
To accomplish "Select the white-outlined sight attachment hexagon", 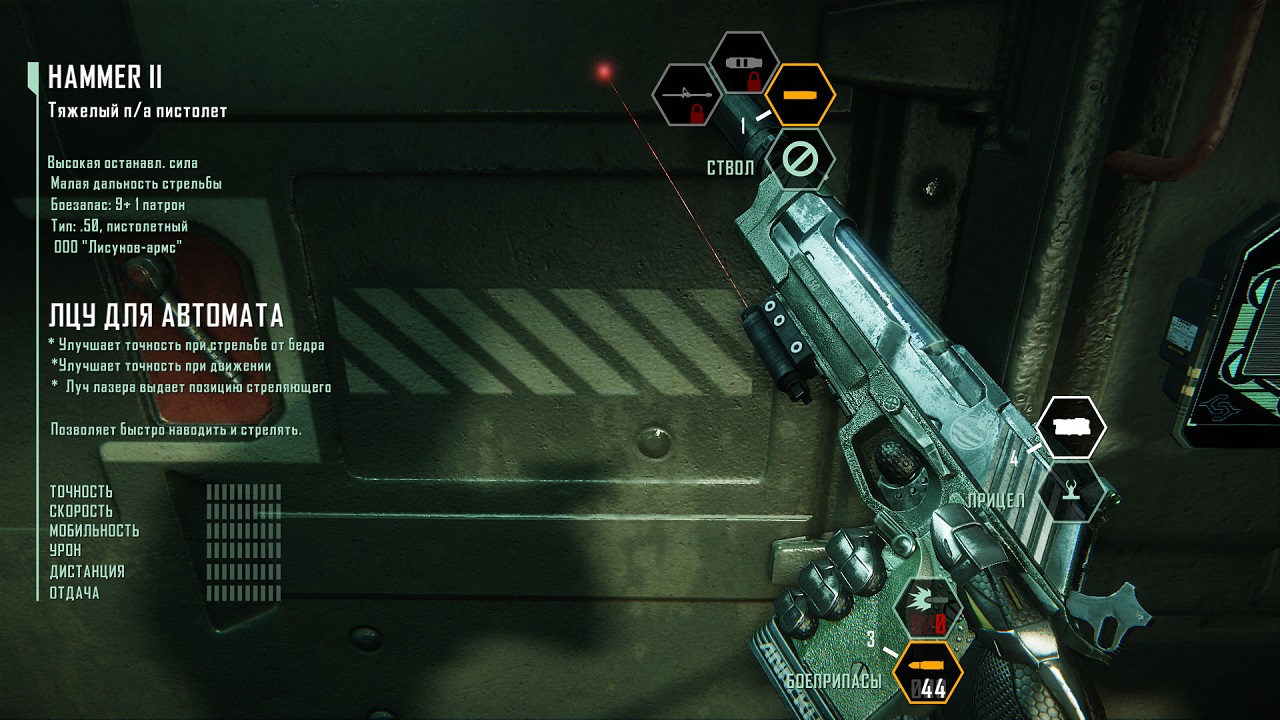I will click(x=1071, y=427).
